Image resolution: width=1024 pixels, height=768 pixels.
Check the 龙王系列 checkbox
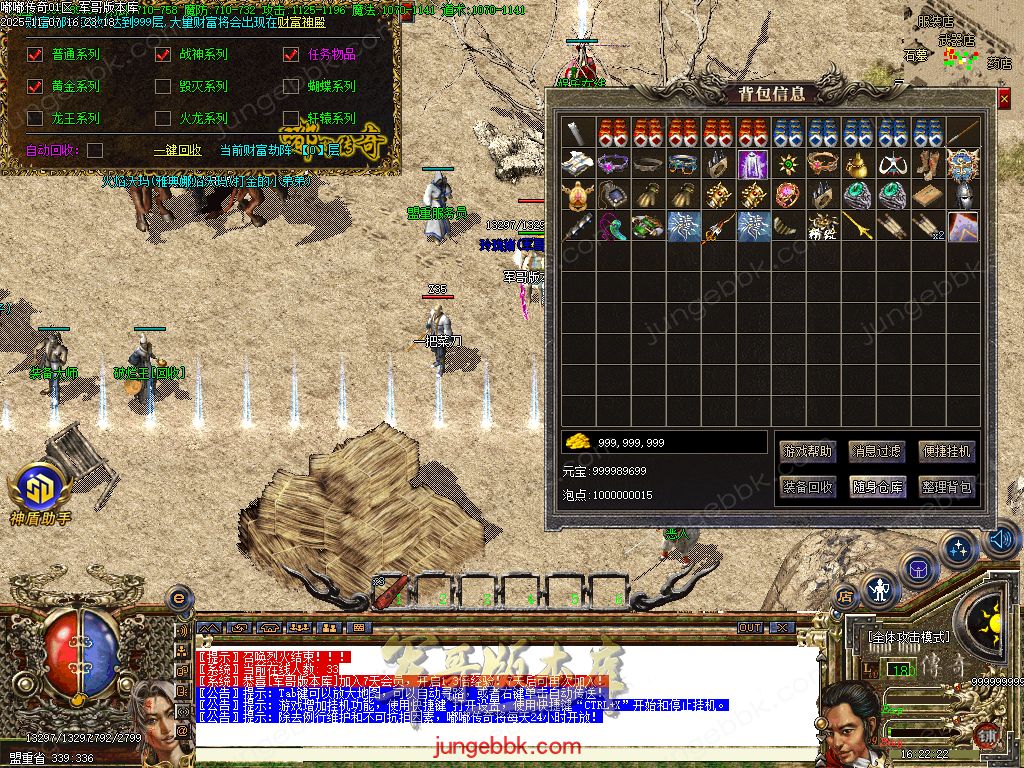pos(35,119)
